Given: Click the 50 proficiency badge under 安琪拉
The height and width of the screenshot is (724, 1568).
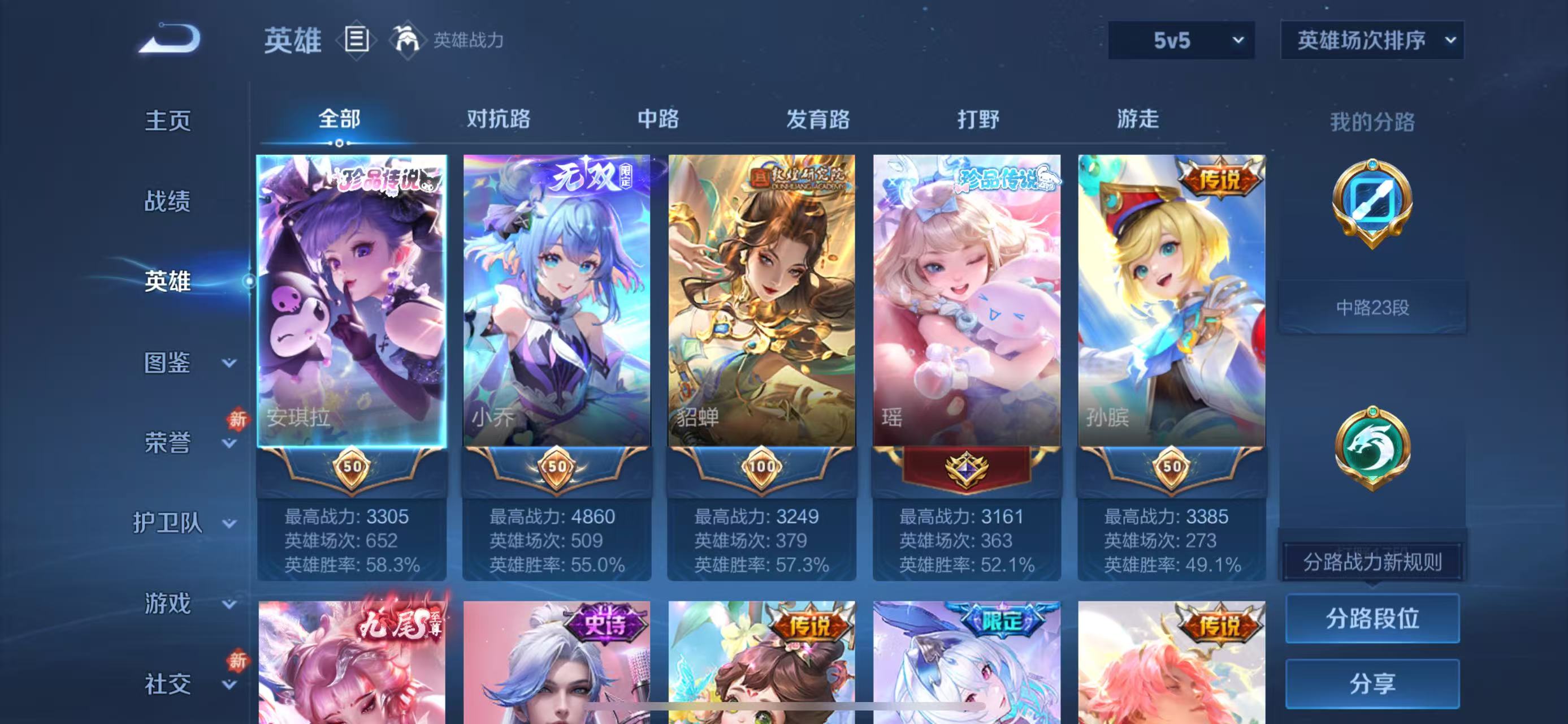Looking at the screenshot, I should coord(352,467).
